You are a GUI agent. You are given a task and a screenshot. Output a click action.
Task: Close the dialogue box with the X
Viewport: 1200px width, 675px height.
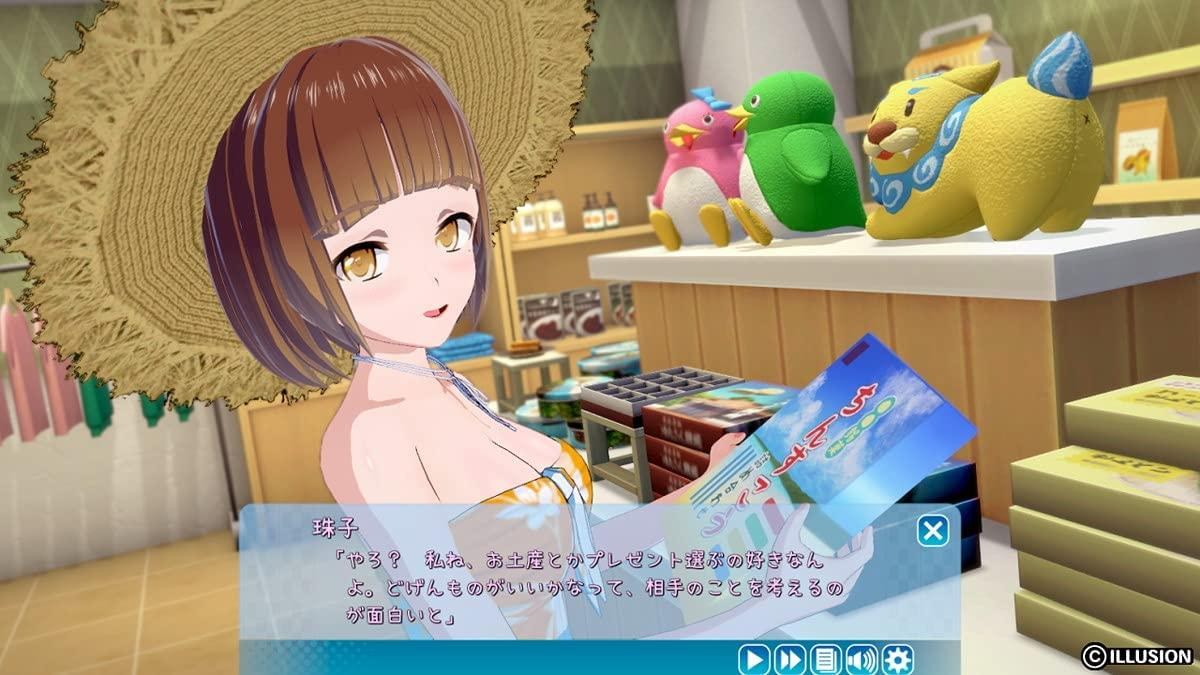933,530
